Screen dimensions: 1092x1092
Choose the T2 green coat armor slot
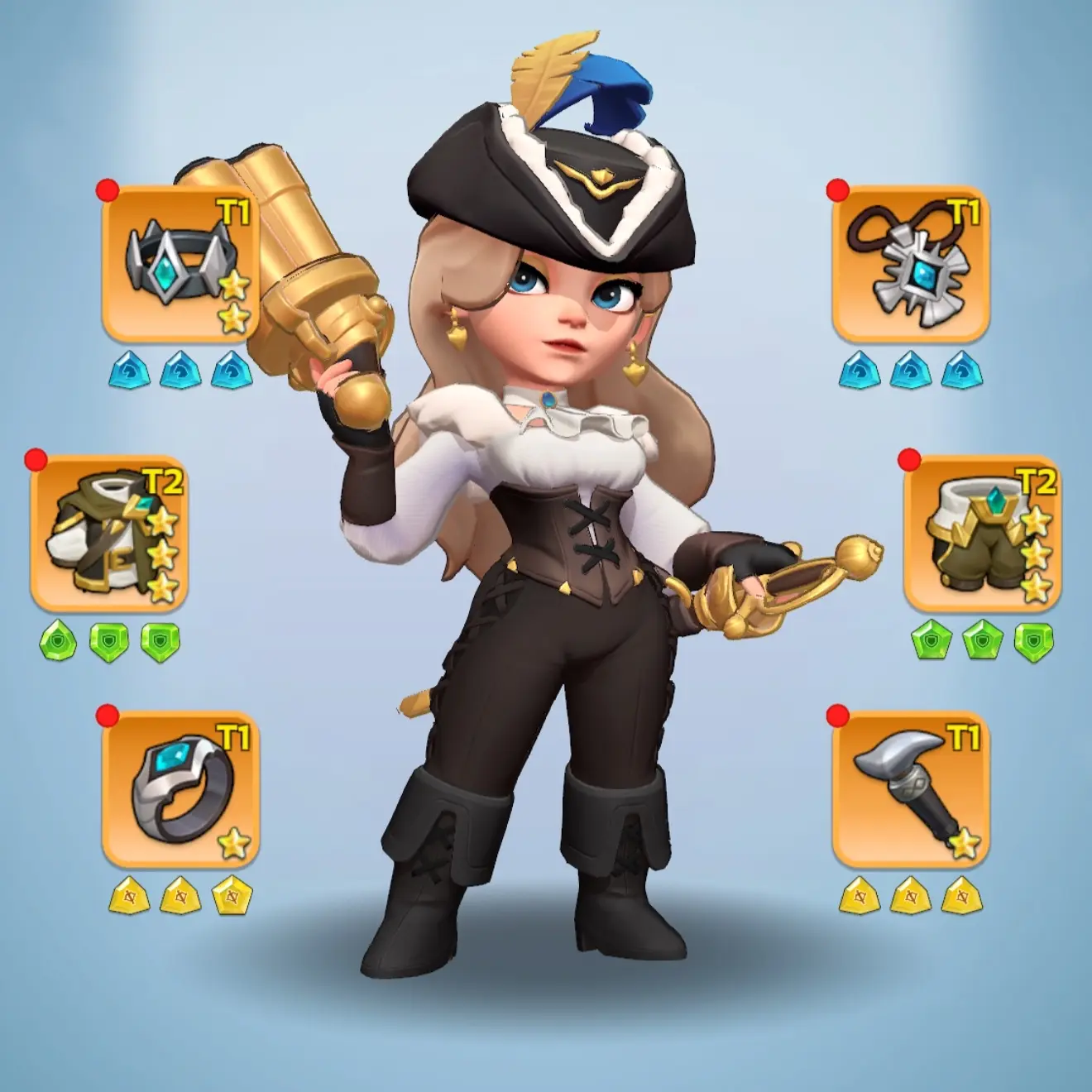(109, 534)
